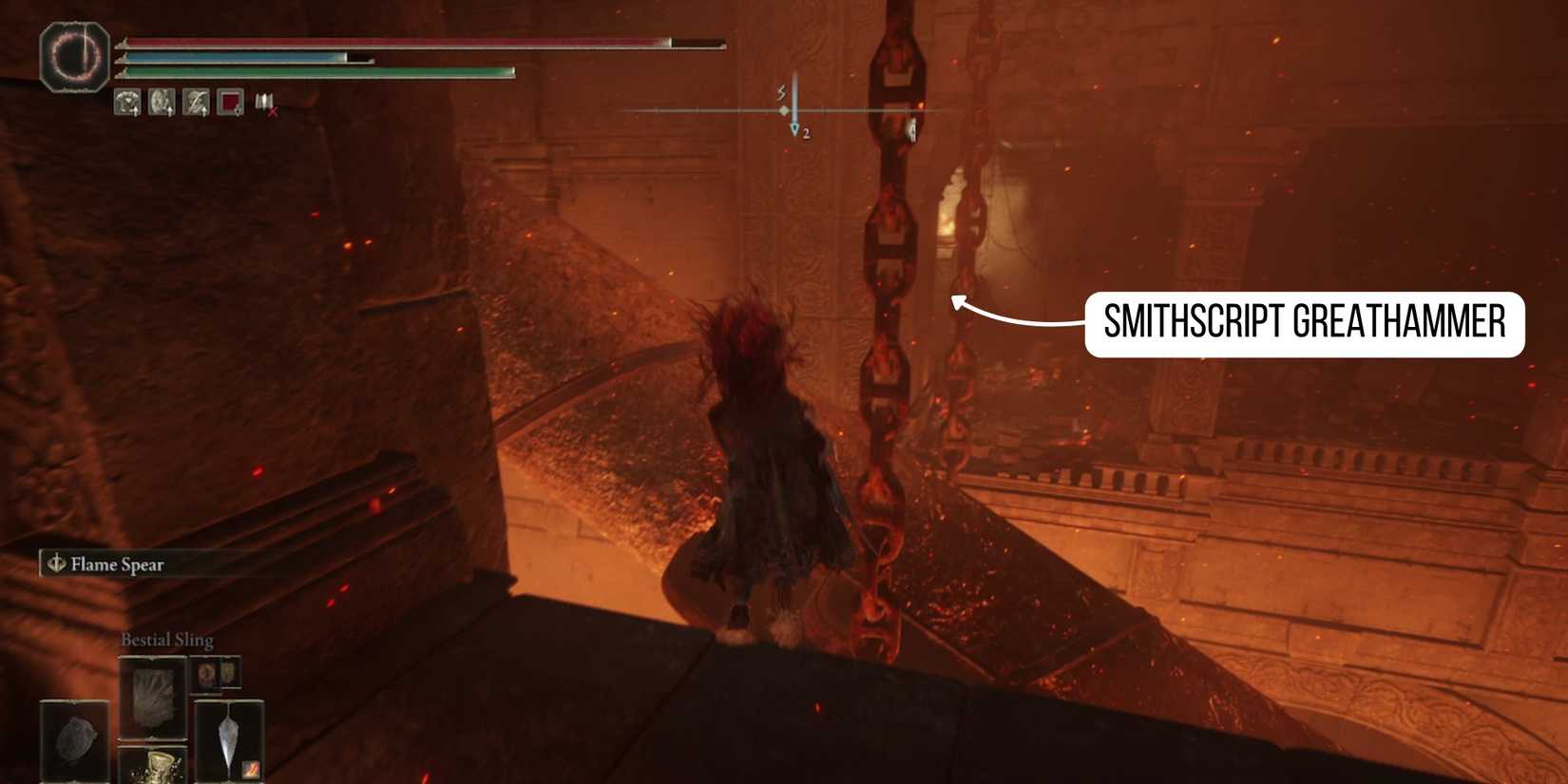Click the golden flask item thumbnail
Image resolution: width=1568 pixels, height=784 pixels.
click(158, 768)
